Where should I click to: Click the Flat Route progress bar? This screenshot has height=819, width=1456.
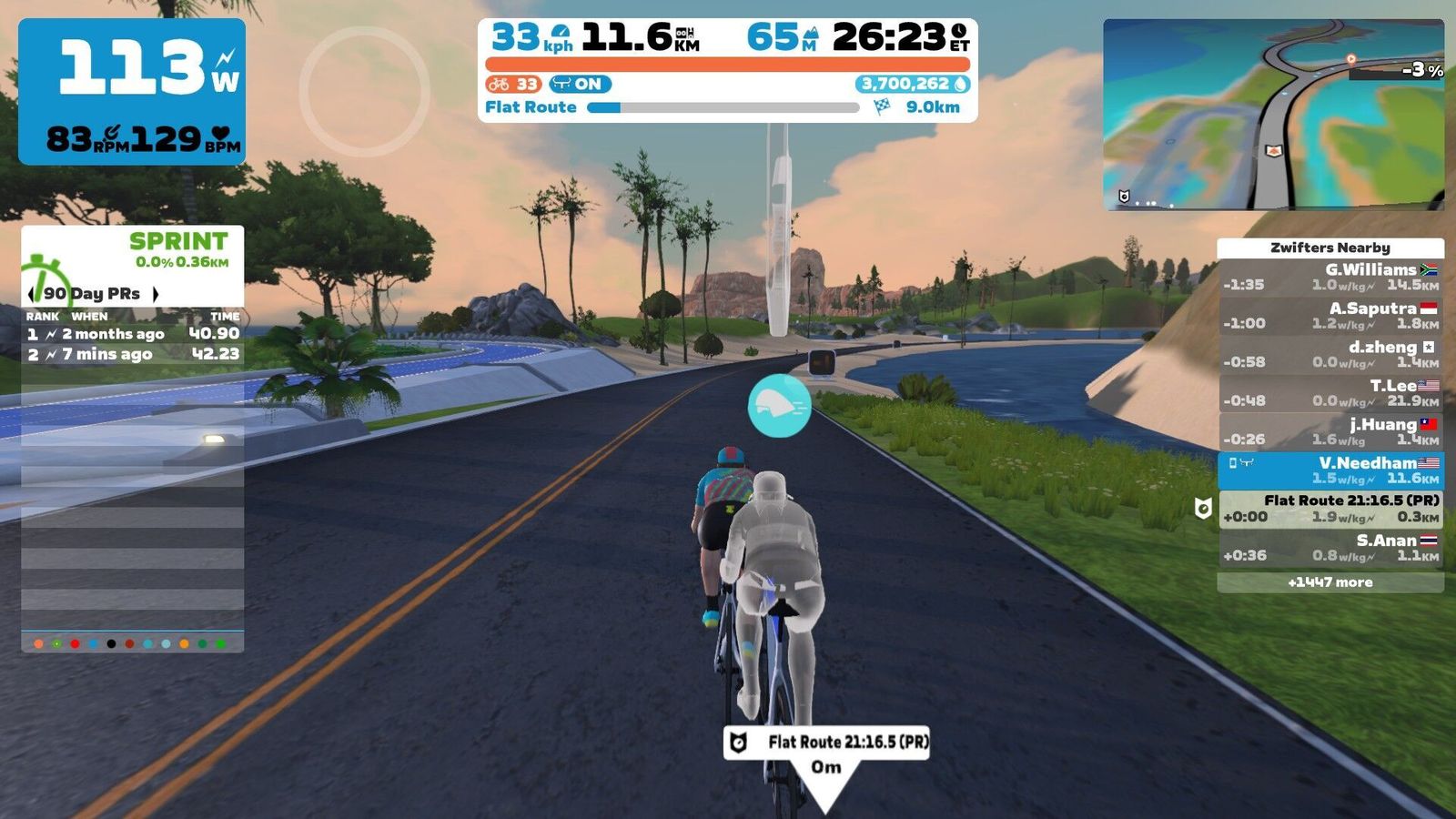click(723, 107)
